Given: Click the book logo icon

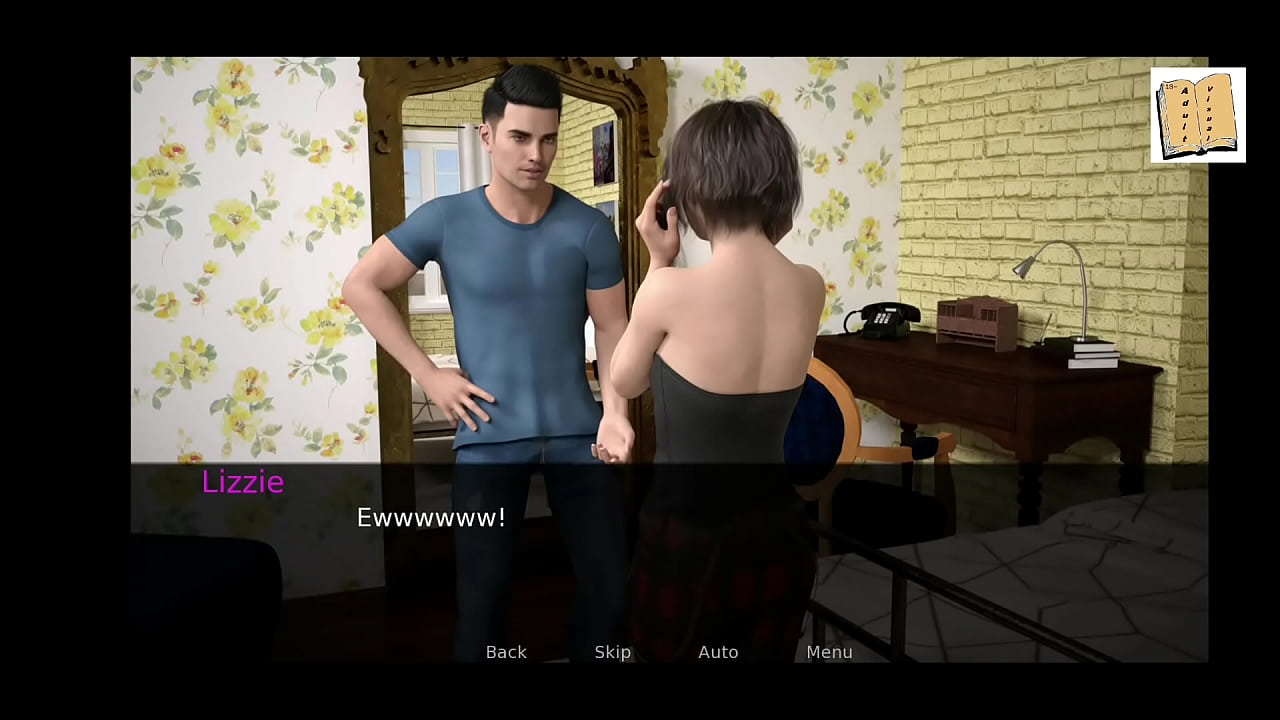Looking at the screenshot, I should coord(1197,114).
